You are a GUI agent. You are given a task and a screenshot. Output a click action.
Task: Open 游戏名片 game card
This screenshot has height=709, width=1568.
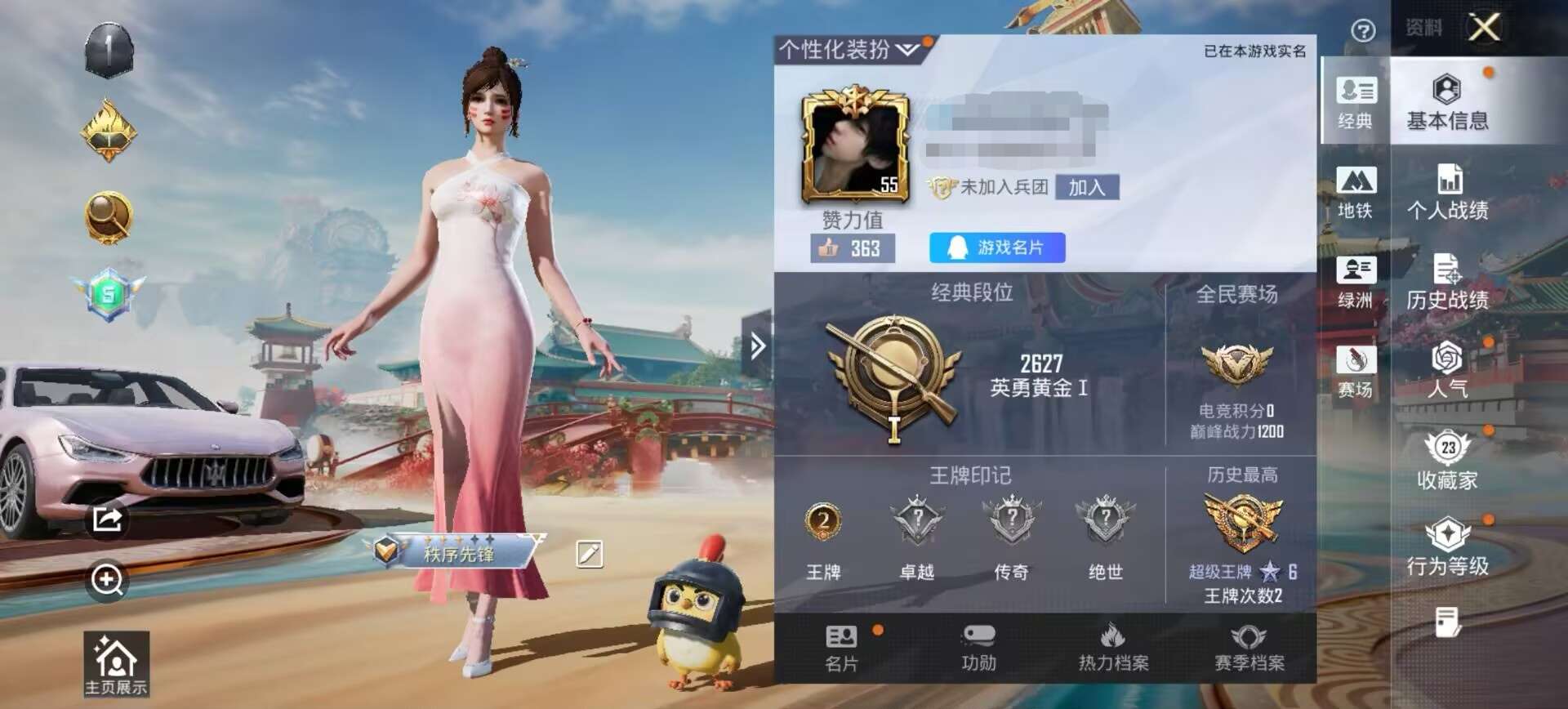[x=998, y=249]
